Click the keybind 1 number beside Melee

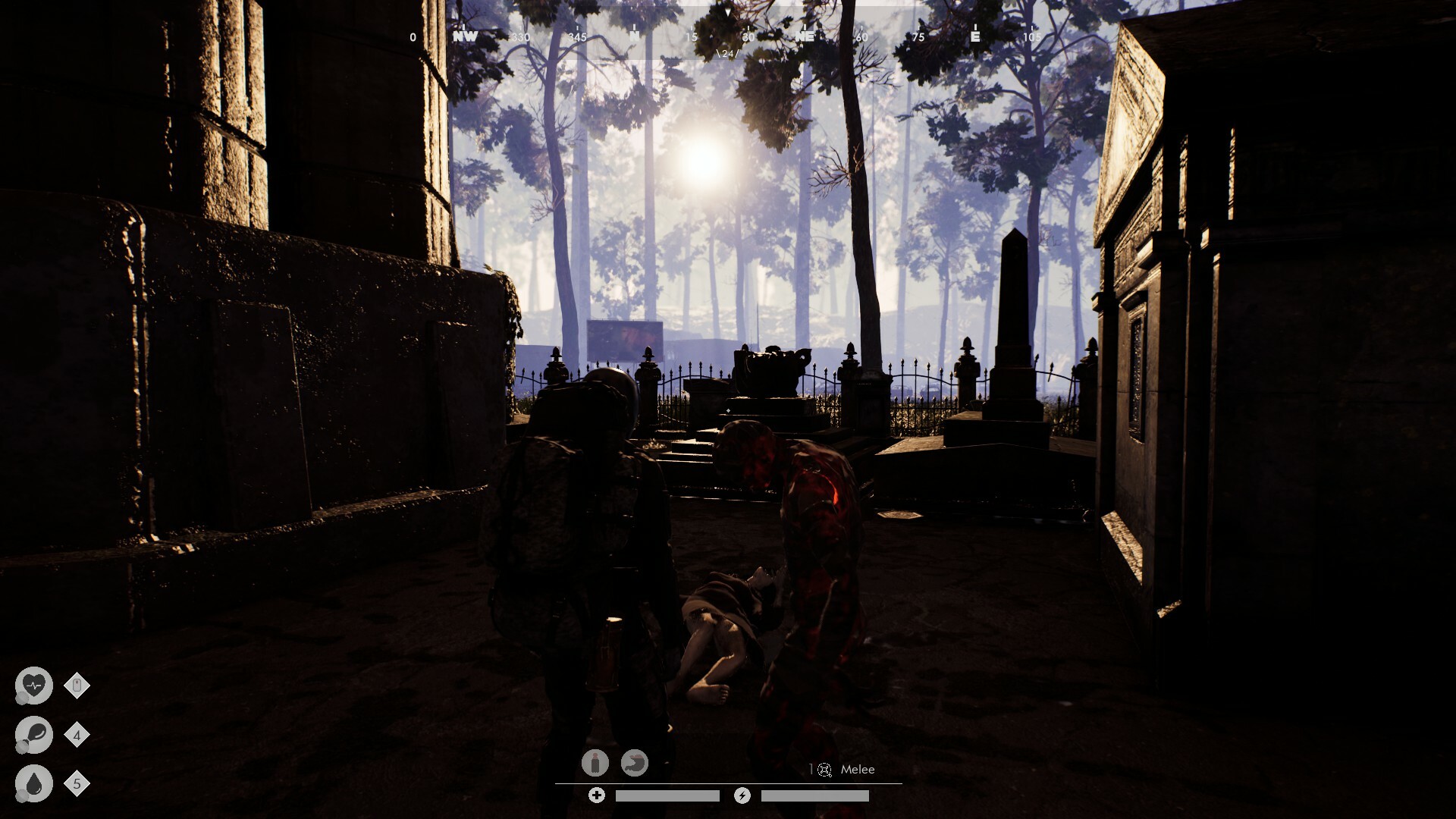click(811, 768)
